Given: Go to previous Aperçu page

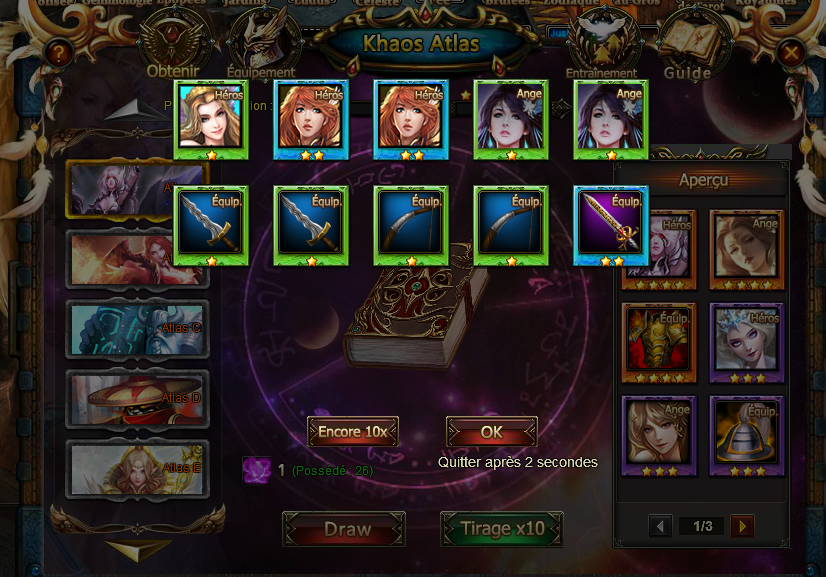Looking at the screenshot, I should [x=660, y=526].
